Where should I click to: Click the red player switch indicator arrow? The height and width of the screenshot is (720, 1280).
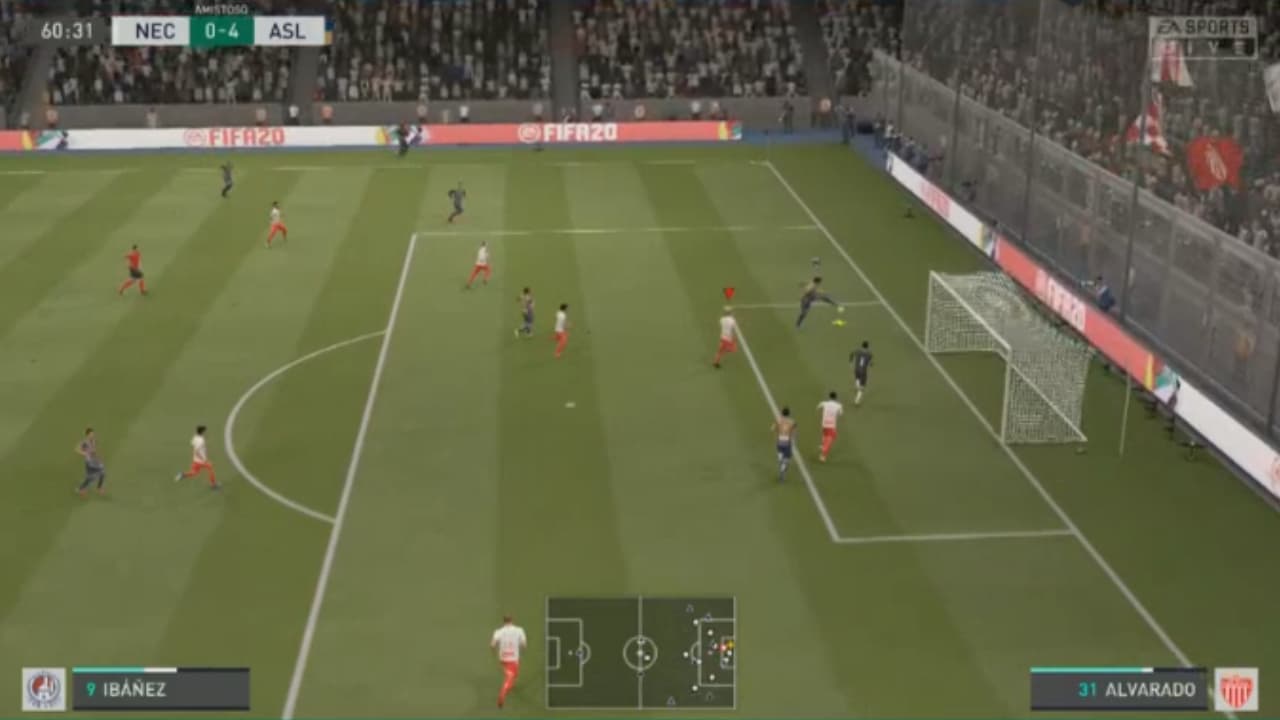click(x=729, y=293)
